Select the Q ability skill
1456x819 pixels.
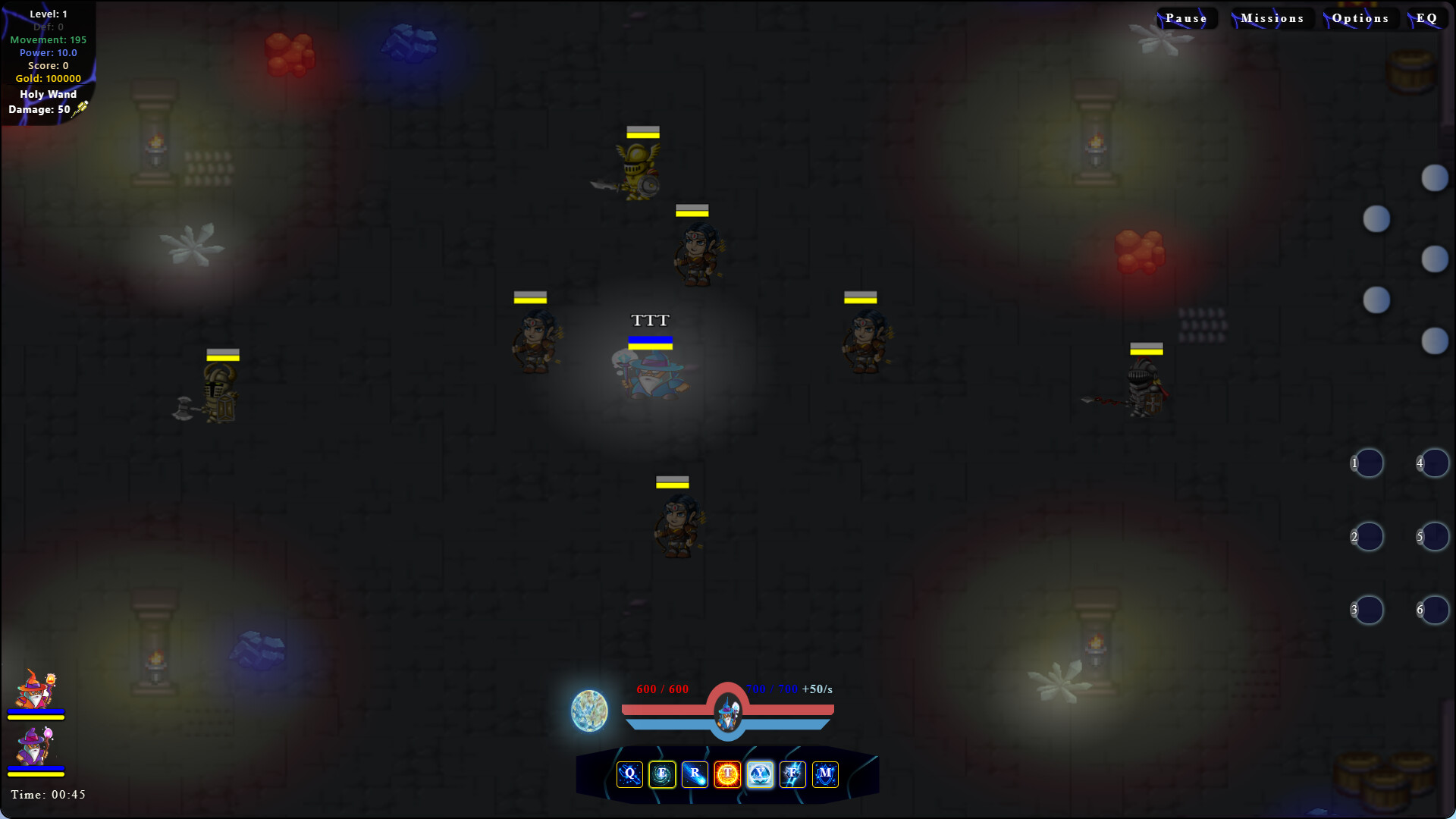click(x=629, y=774)
